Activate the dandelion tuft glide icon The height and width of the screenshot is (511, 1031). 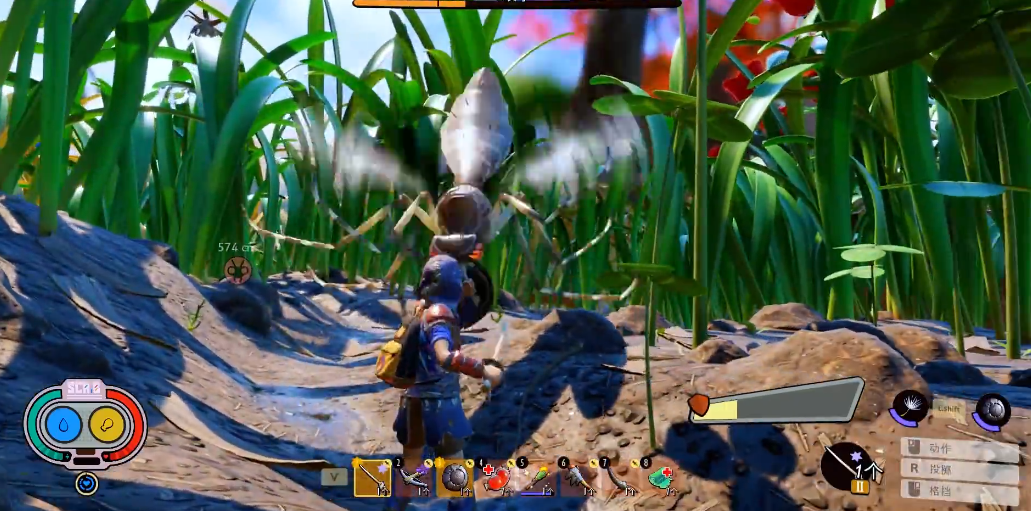coord(912,408)
